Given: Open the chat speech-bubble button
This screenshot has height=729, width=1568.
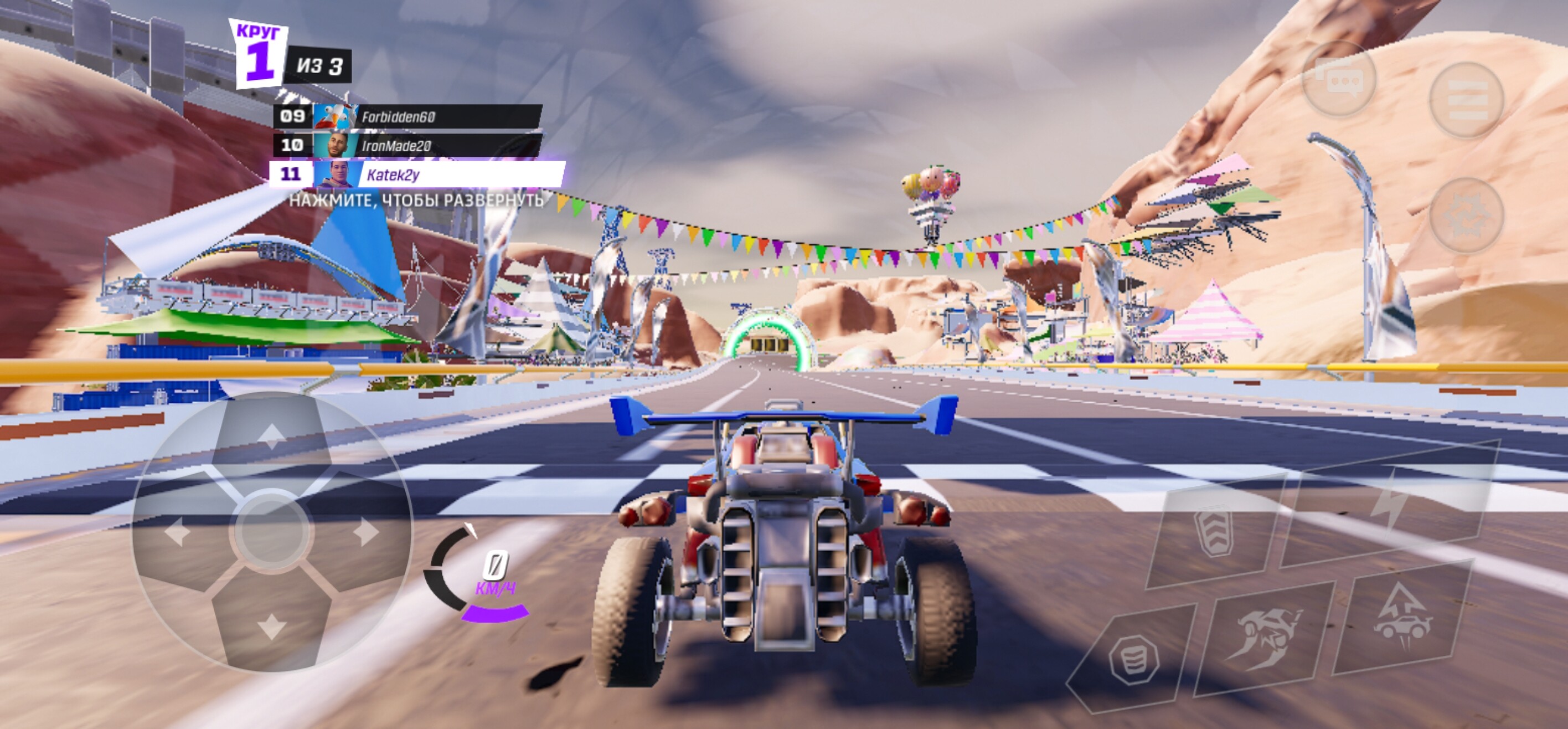Looking at the screenshot, I should 1338,80.
